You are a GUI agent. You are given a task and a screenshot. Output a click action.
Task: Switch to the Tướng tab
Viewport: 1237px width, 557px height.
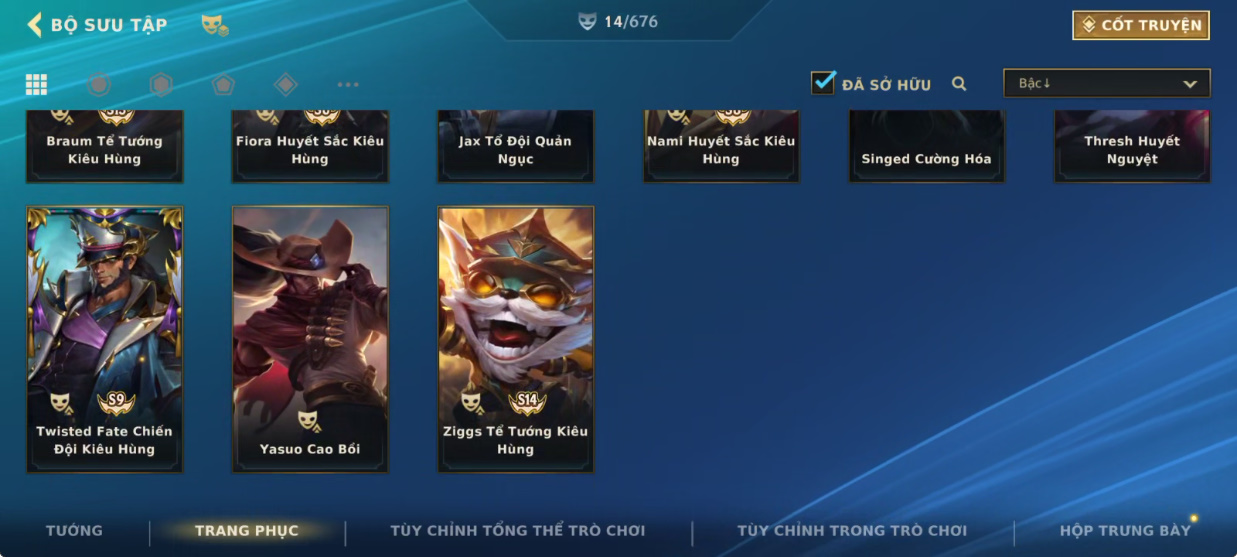click(74, 531)
